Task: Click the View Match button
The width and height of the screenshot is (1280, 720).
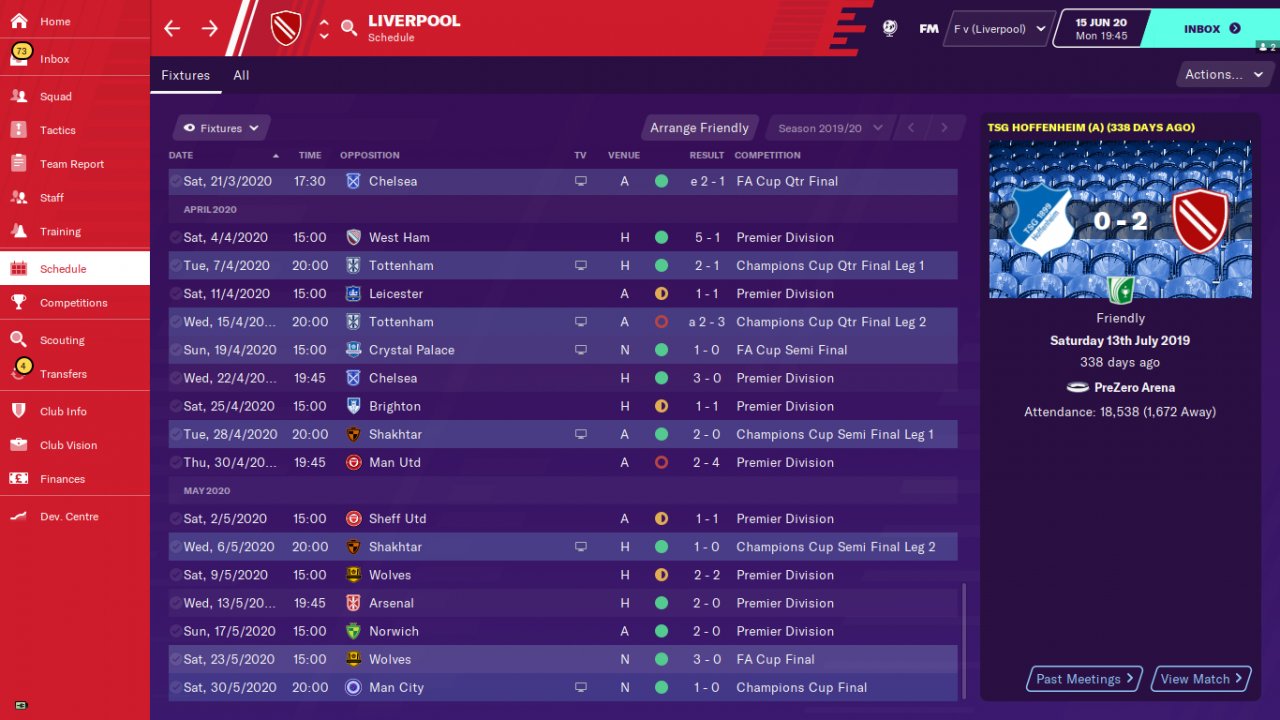Action: (x=1201, y=679)
